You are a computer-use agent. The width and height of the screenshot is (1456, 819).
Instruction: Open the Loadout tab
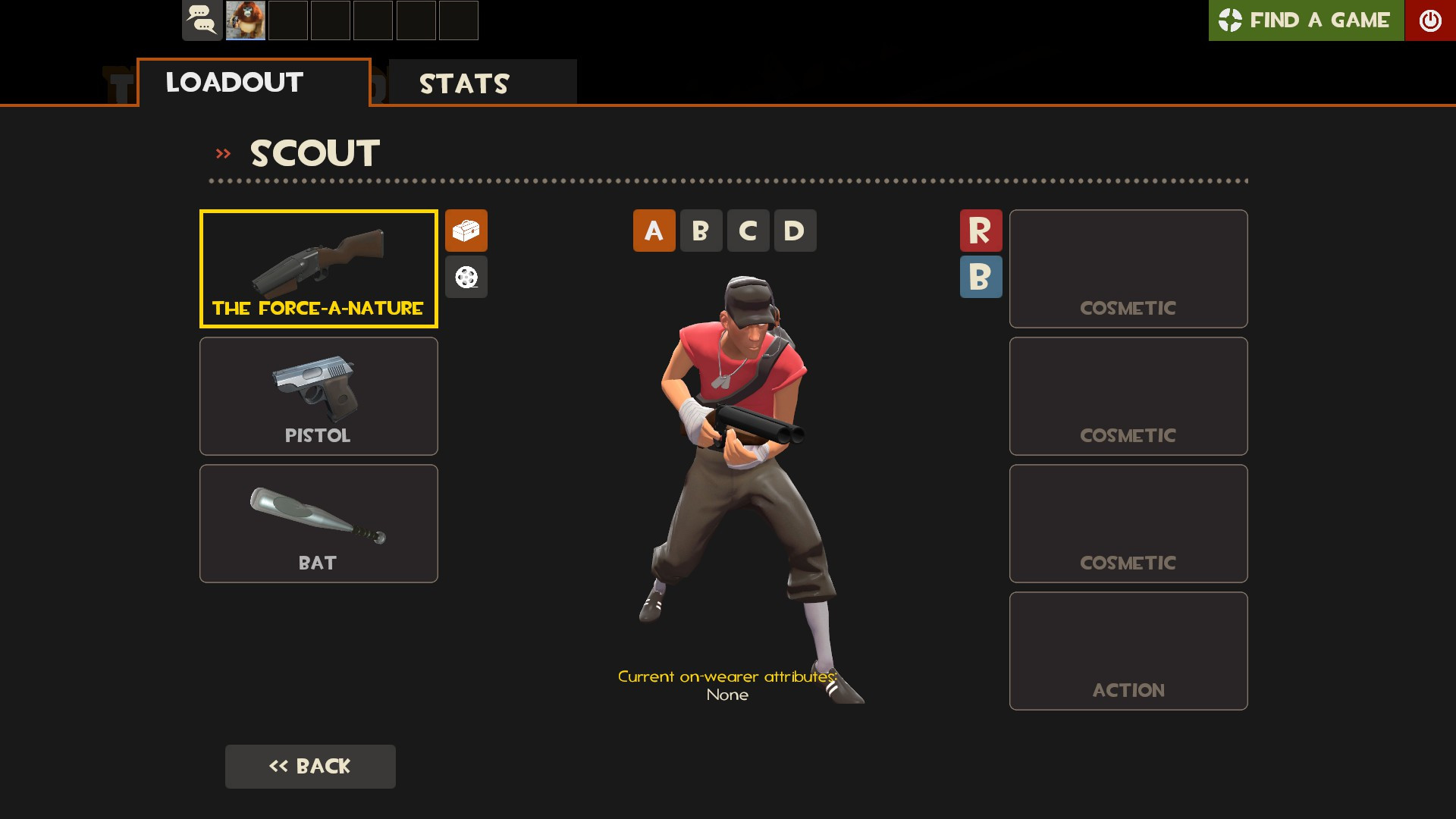click(x=234, y=83)
